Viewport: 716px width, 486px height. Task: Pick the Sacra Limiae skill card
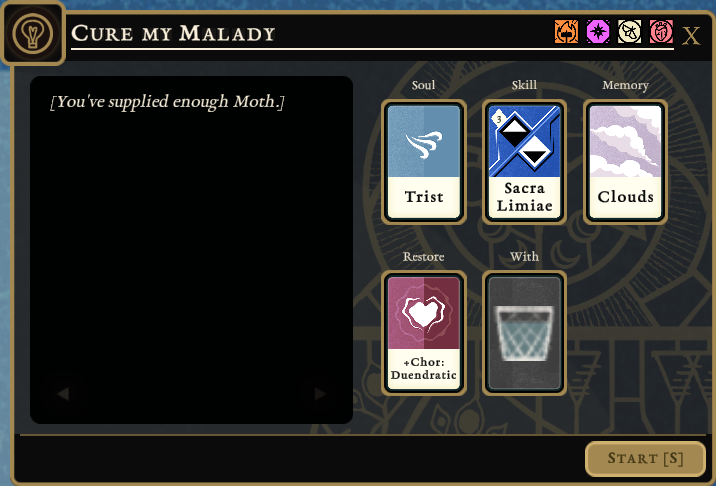point(524,162)
